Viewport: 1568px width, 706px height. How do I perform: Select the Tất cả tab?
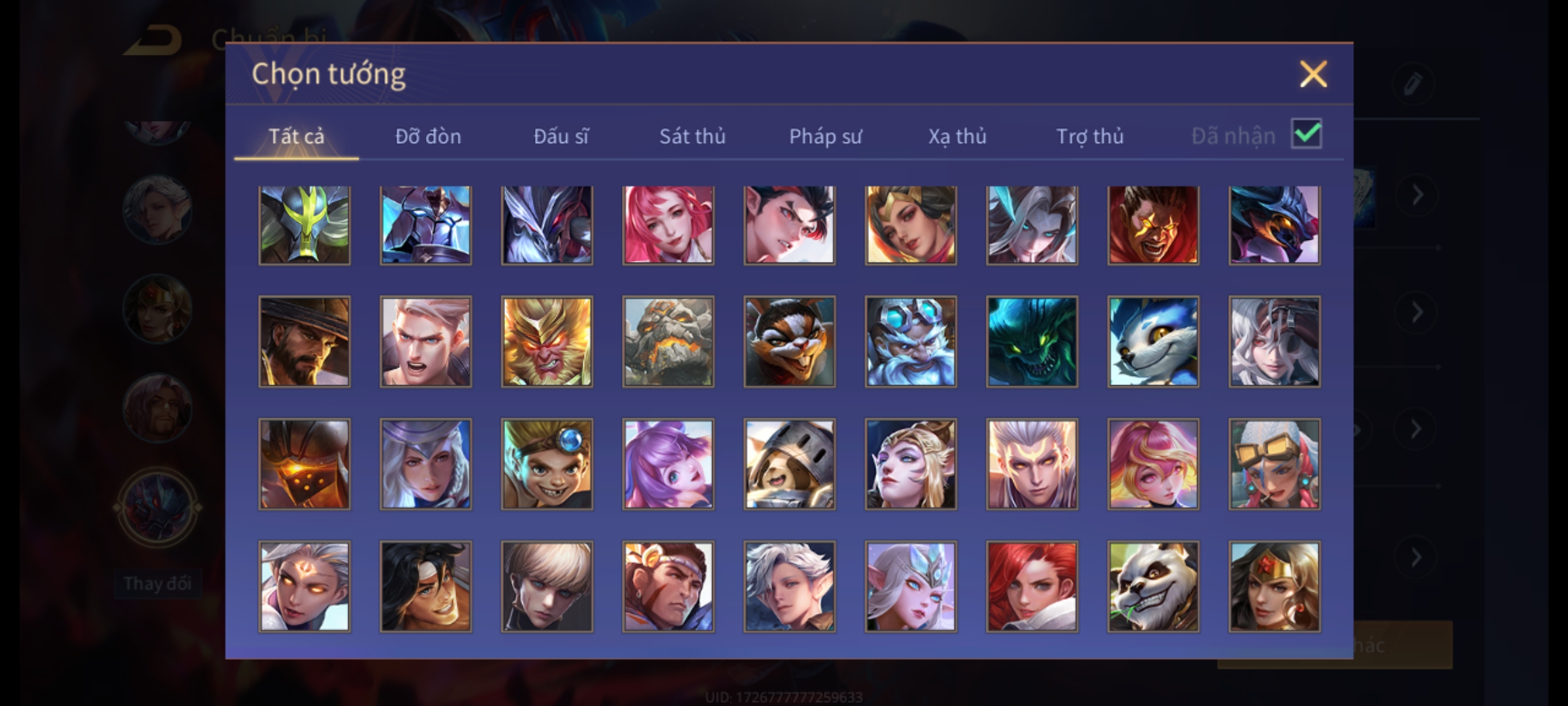[296, 137]
